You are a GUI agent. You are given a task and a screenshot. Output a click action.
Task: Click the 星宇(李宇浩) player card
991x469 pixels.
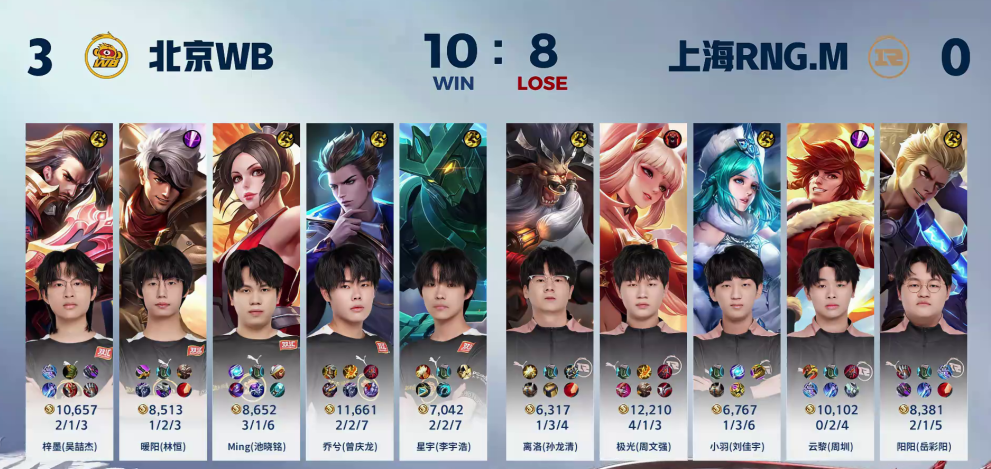[443, 285]
